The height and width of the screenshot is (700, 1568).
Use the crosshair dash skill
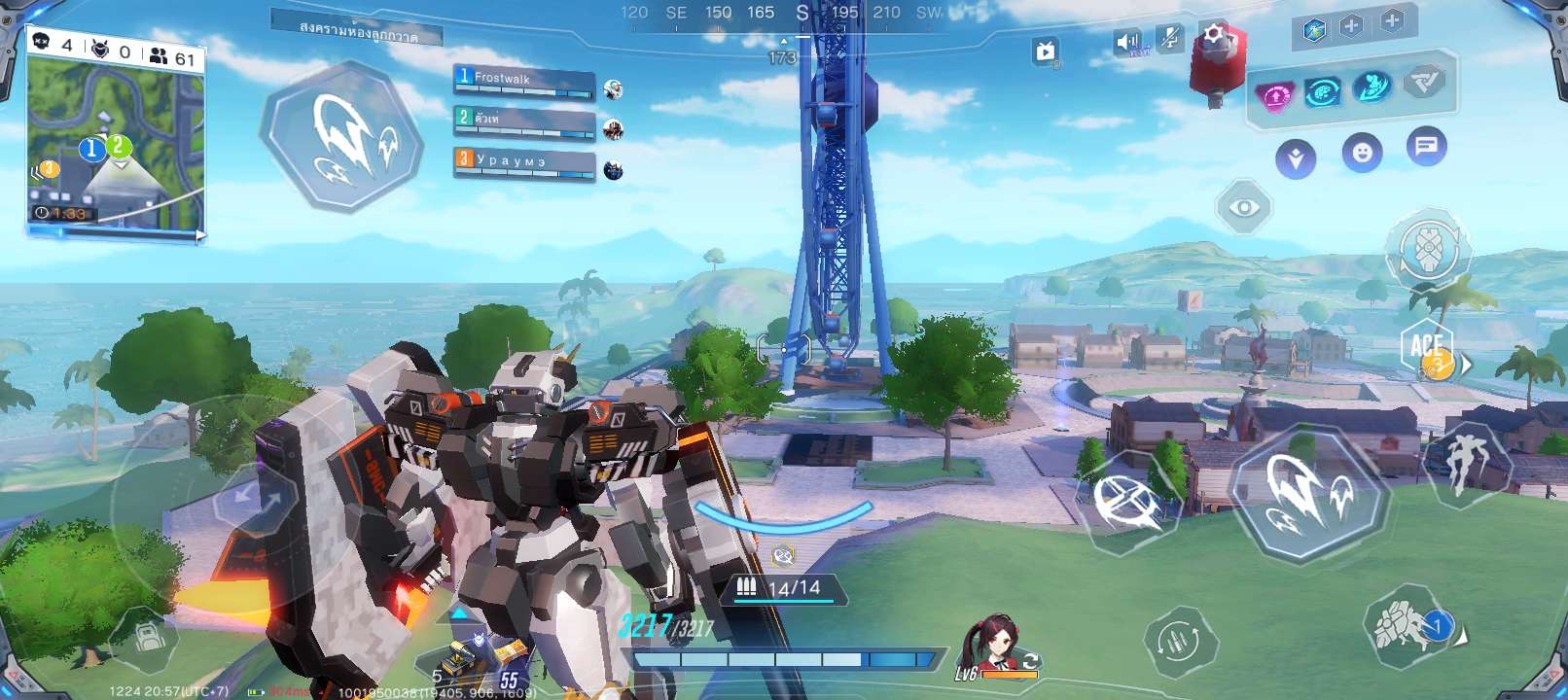(1126, 501)
